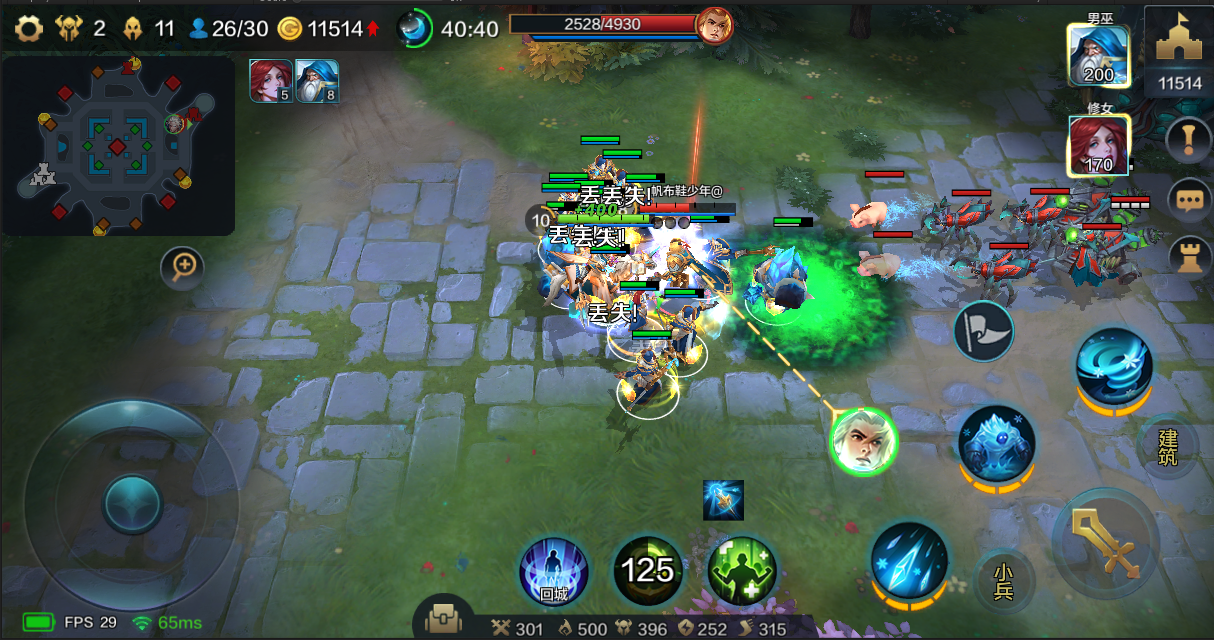Select the 修女 nun portrait
This screenshot has height=640, width=1214.
[x=1099, y=146]
